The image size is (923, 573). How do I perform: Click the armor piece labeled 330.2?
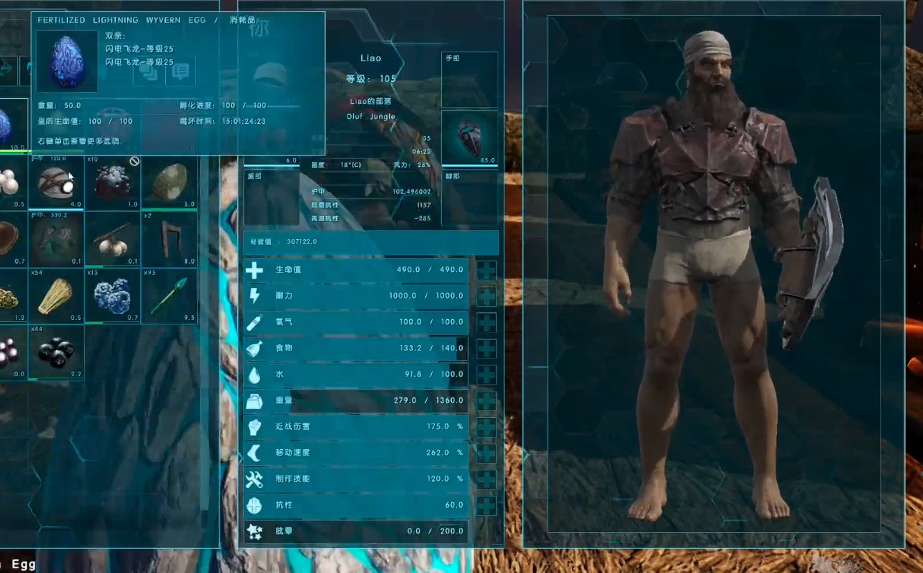click(56, 239)
